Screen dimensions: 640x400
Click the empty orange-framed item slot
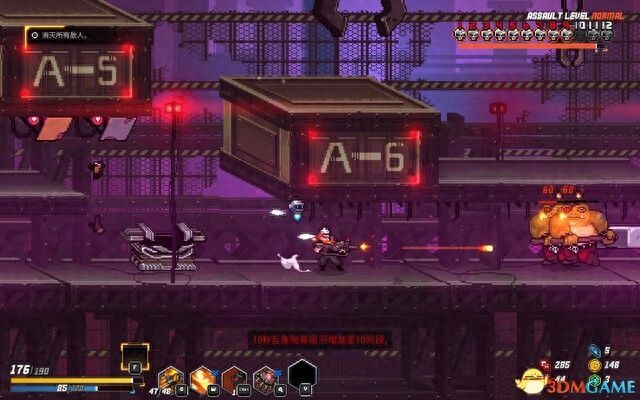pyautogui.click(x=134, y=356)
